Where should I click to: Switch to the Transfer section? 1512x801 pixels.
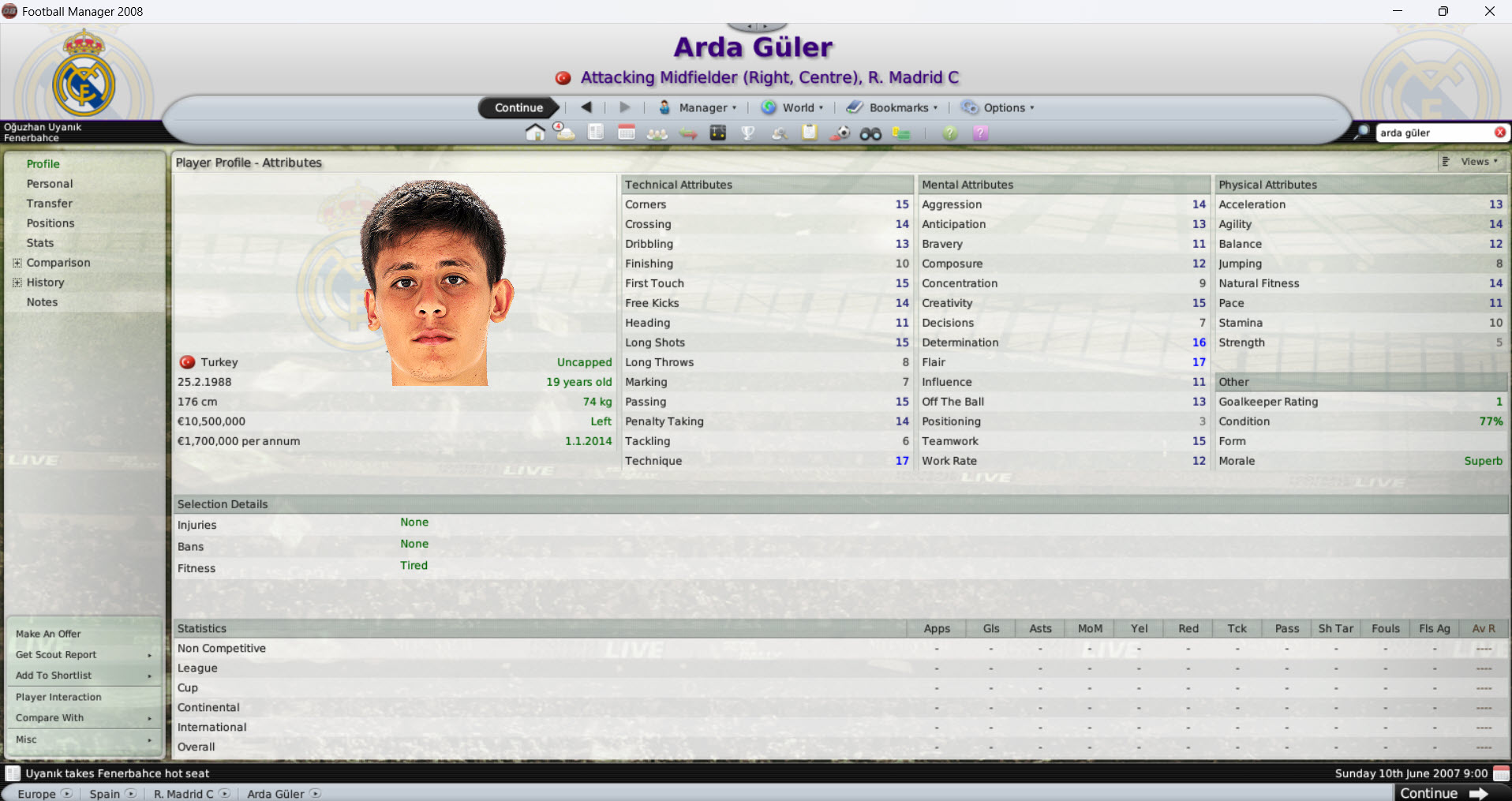pyautogui.click(x=50, y=204)
